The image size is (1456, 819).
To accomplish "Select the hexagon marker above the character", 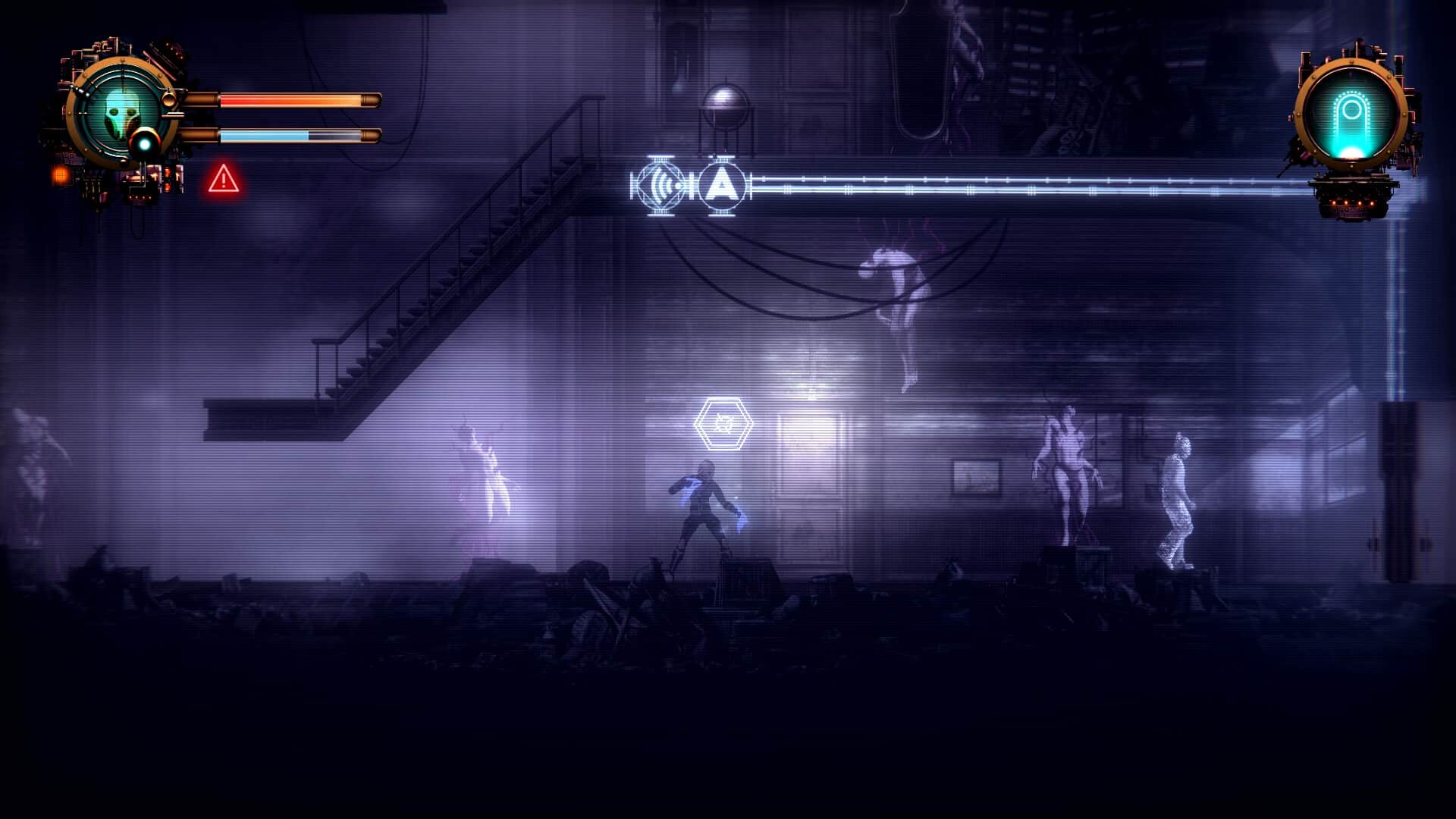I will pyautogui.click(x=723, y=424).
